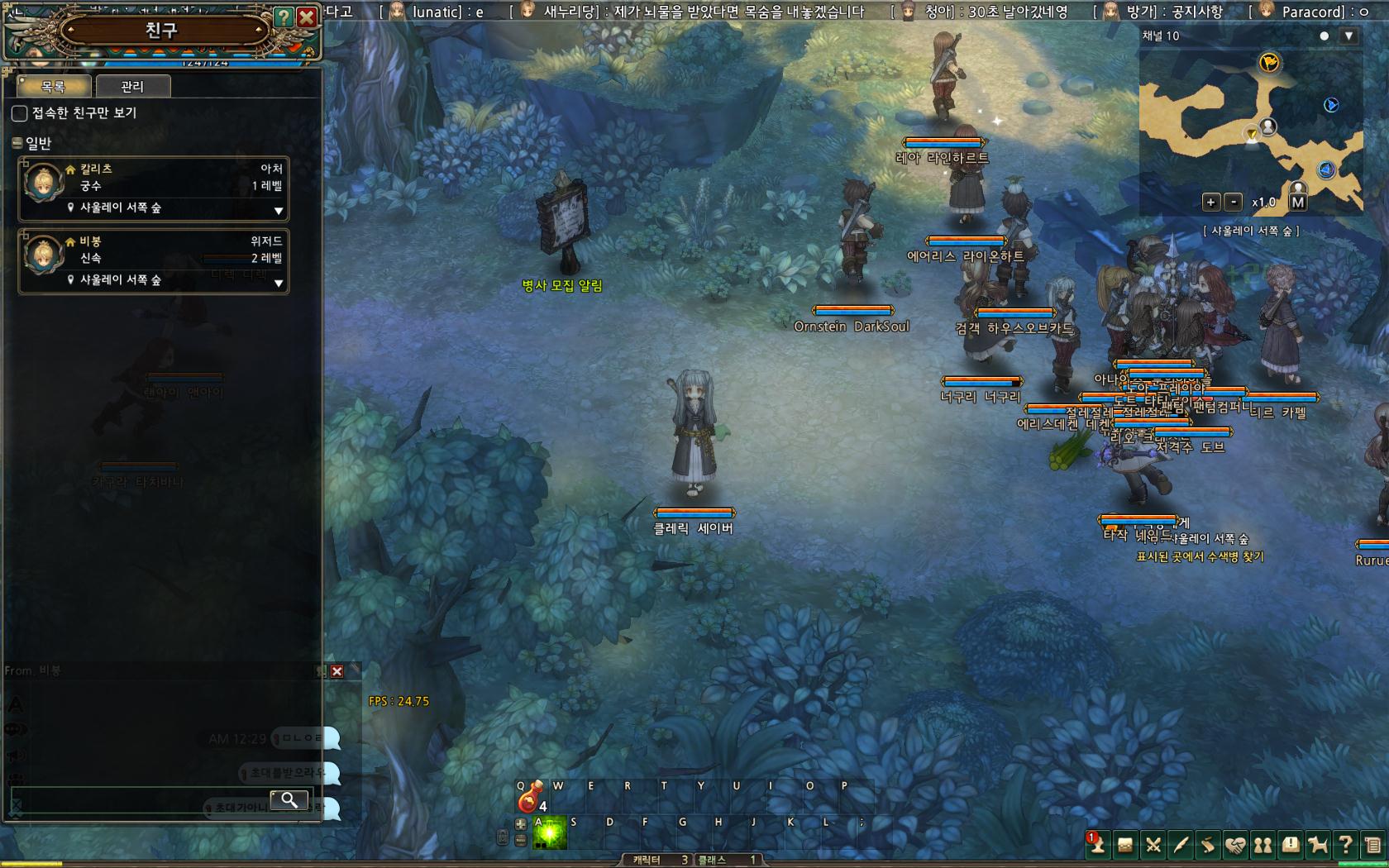Select the 목록 list tab
Viewport: 1389px width, 868px height.
53,86
